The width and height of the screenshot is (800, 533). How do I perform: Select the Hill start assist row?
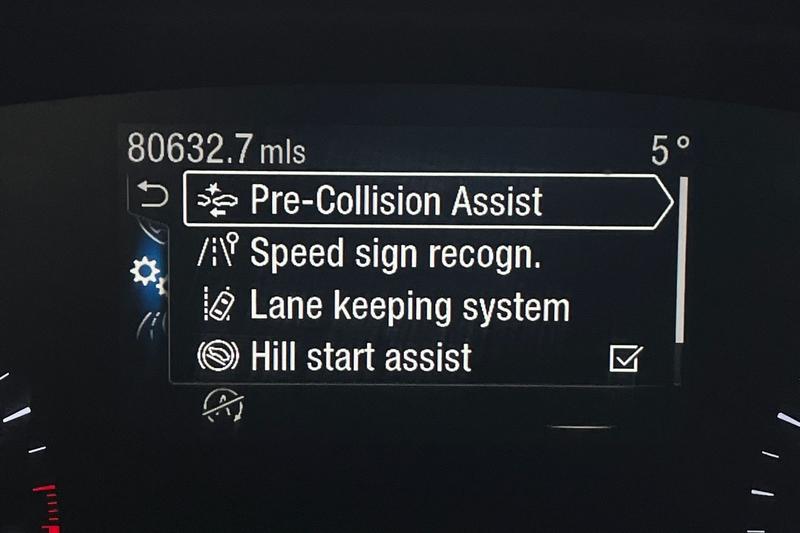click(360, 357)
